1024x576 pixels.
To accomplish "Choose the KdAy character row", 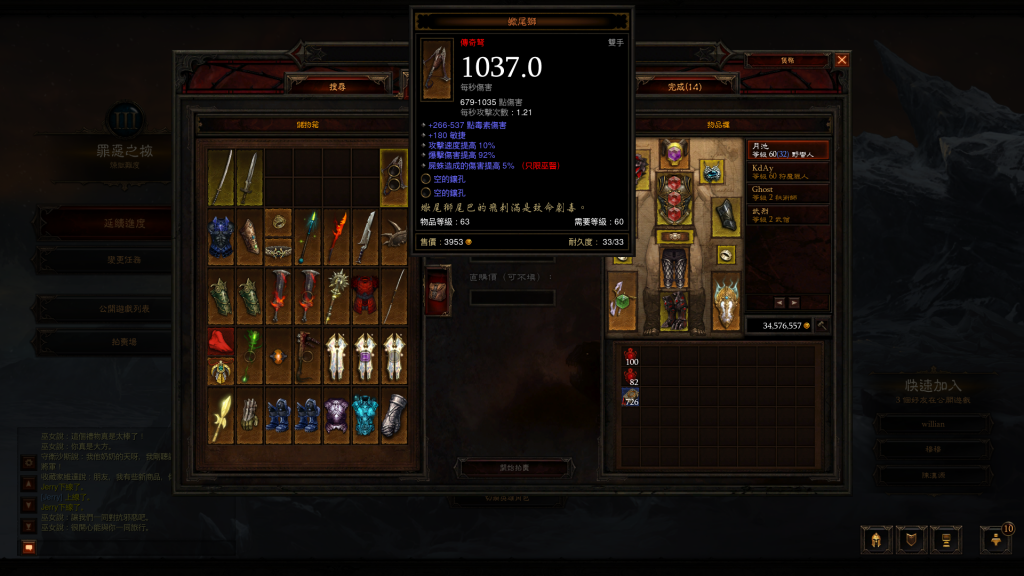I will [x=788, y=172].
